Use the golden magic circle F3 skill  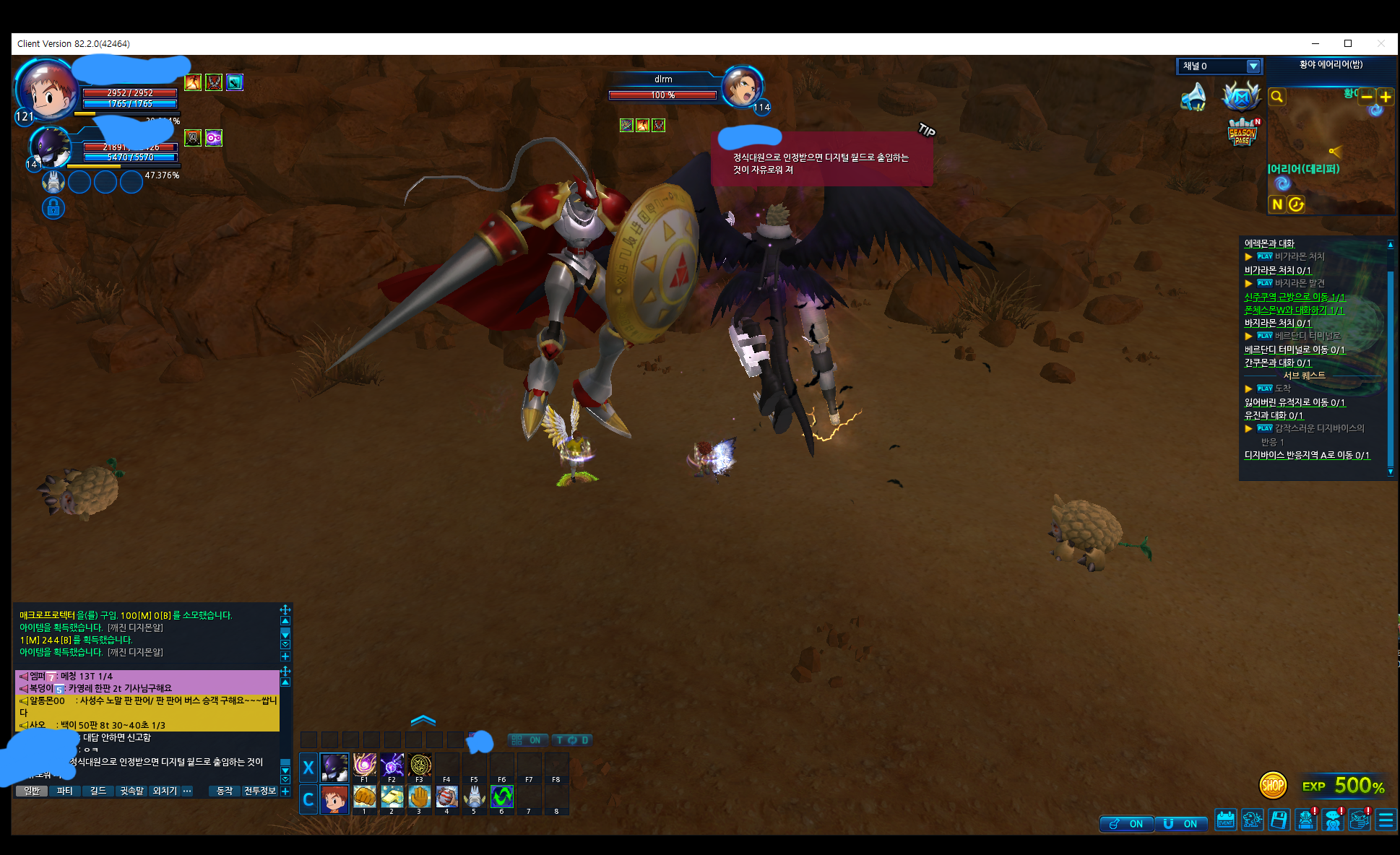point(419,765)
